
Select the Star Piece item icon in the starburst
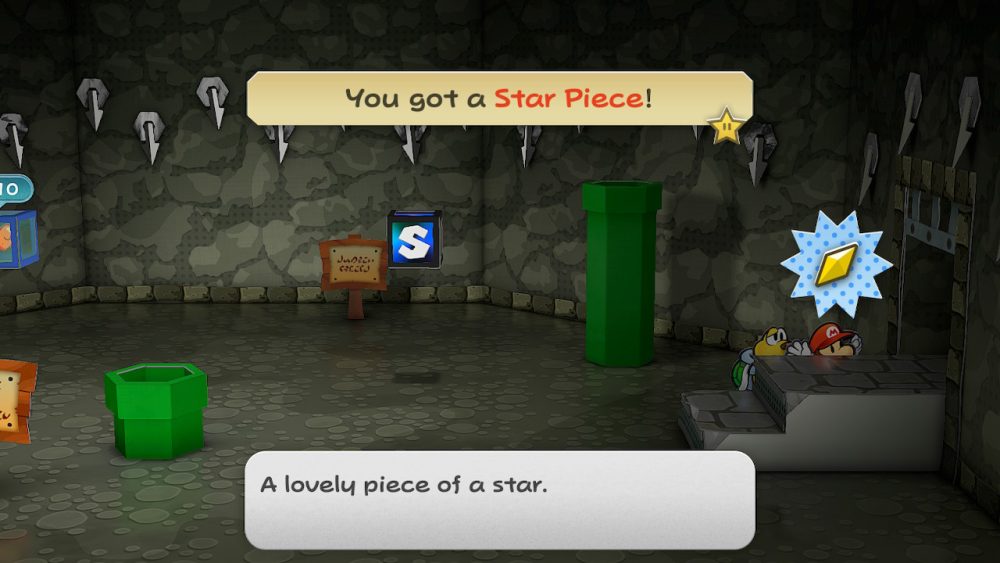836,264
